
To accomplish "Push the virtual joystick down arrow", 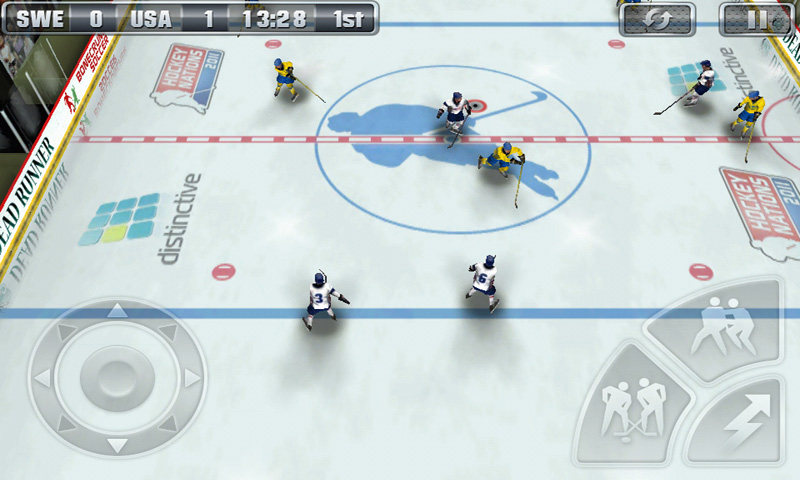I will (118, 445).
